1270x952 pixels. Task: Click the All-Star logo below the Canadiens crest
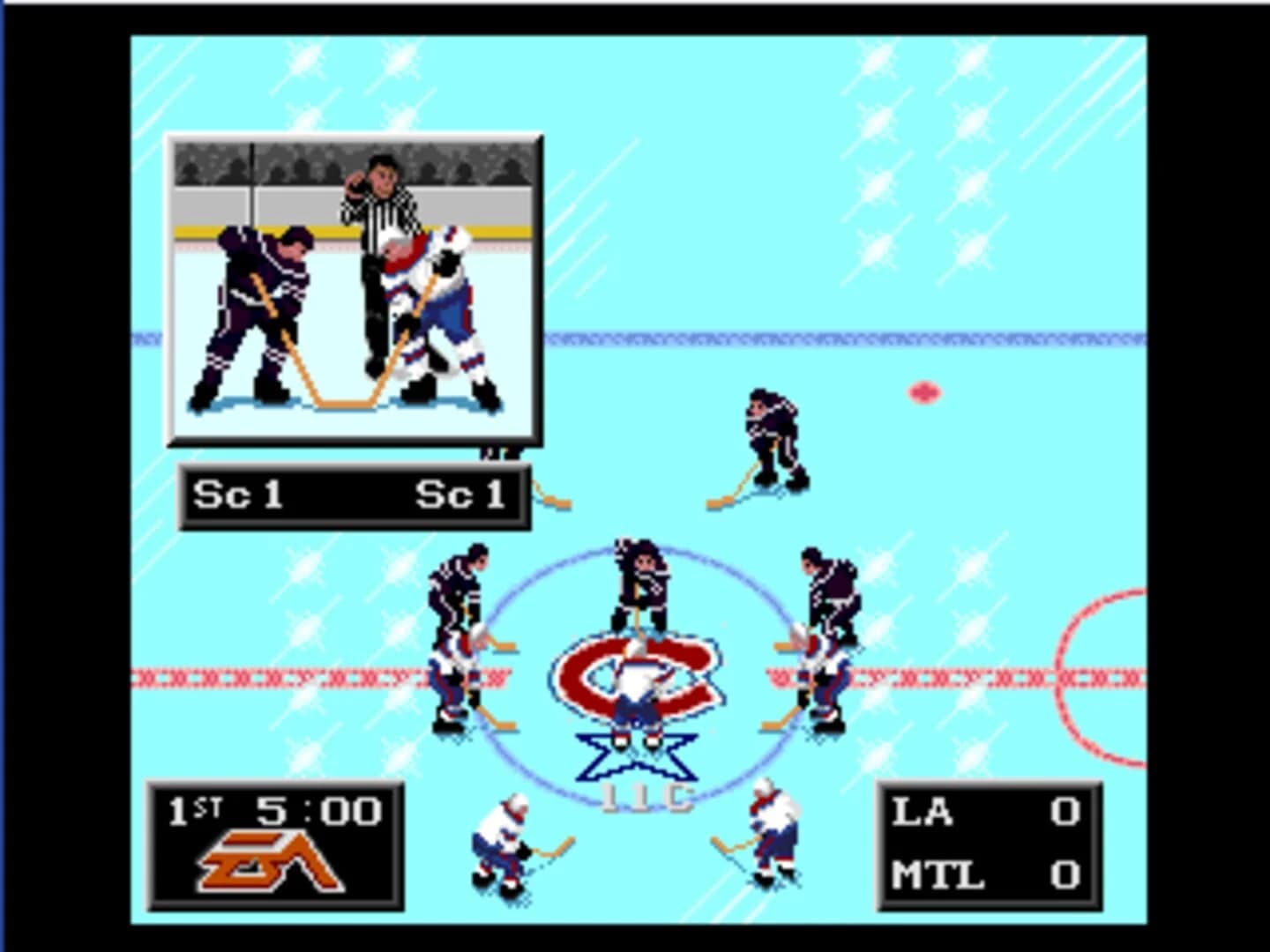click(x=637, y=758)
